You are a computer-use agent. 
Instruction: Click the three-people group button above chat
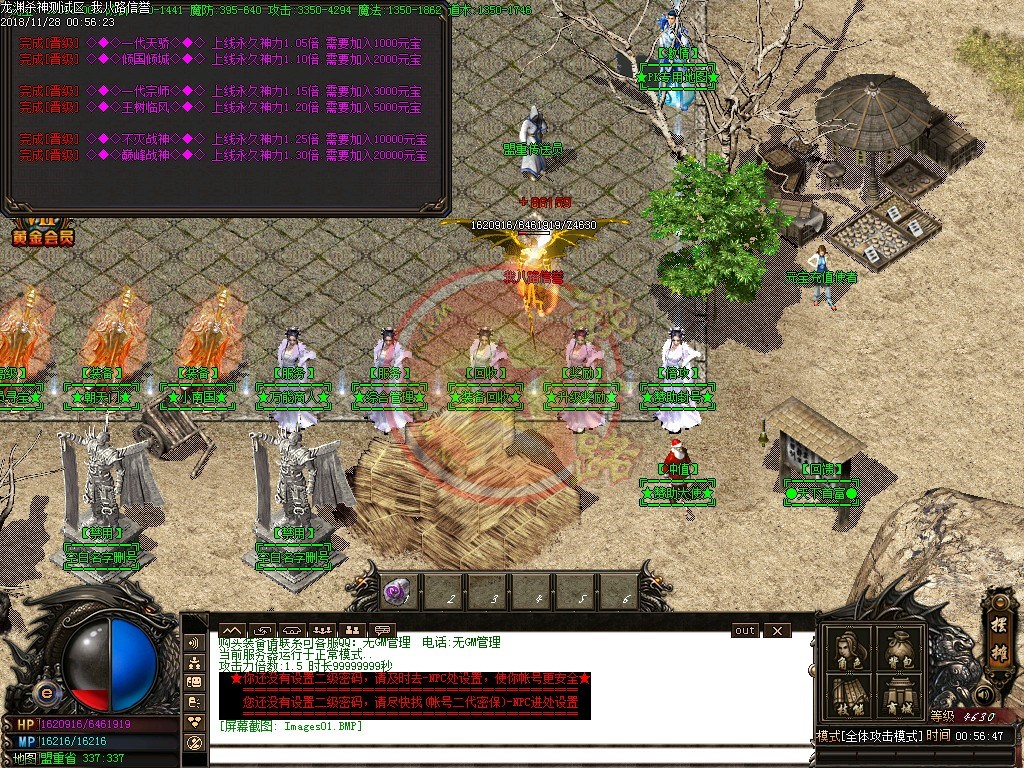[x=322, y=630]
